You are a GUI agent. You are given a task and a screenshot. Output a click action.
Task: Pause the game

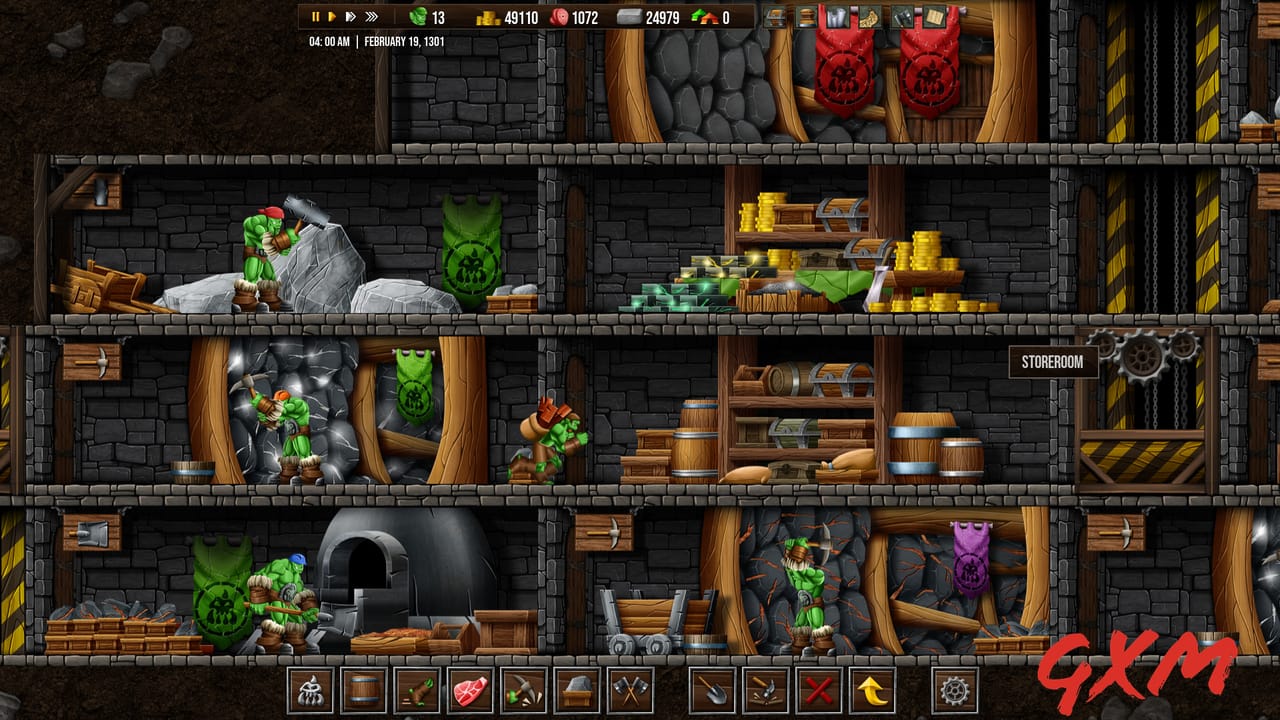[315, 15]
